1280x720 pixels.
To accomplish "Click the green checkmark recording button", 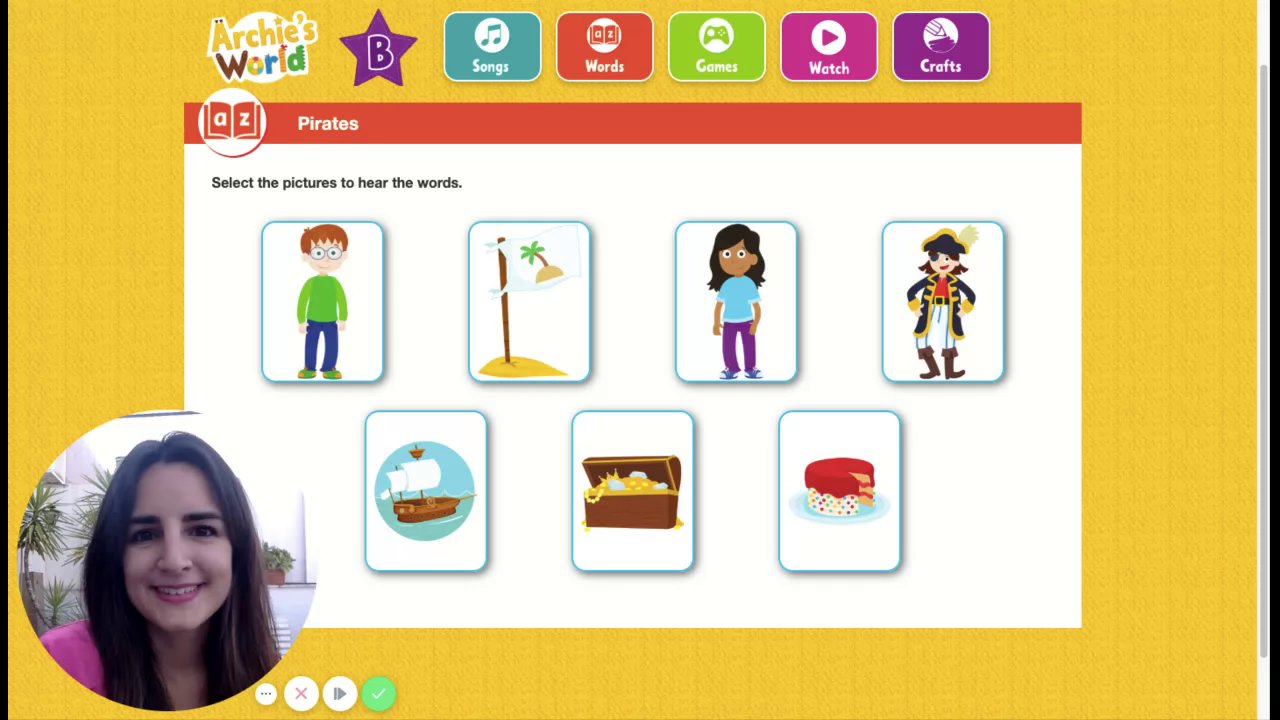I will pos(378,693).
